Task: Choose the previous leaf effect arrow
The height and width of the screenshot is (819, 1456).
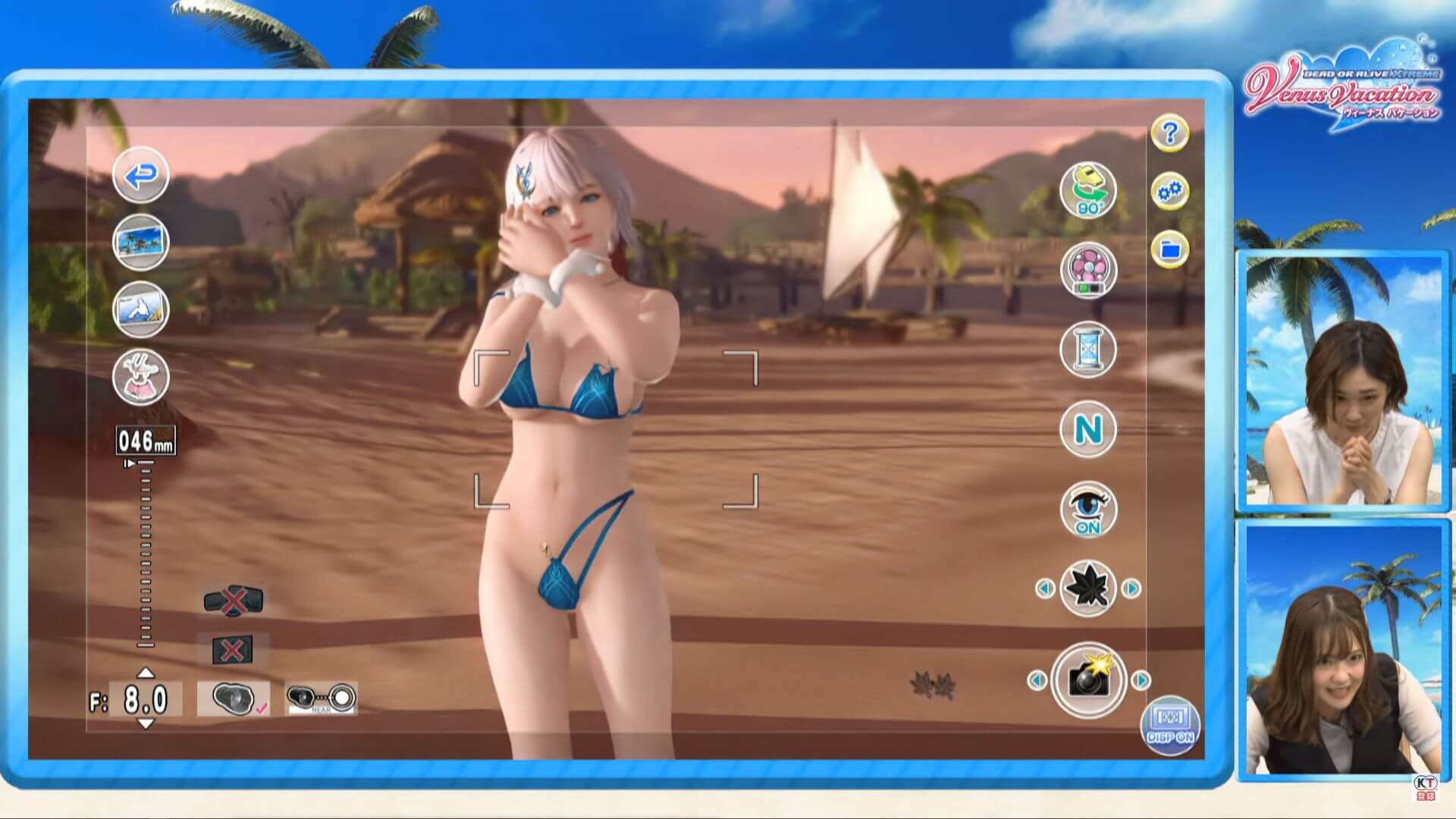Action: (1044, 588)
